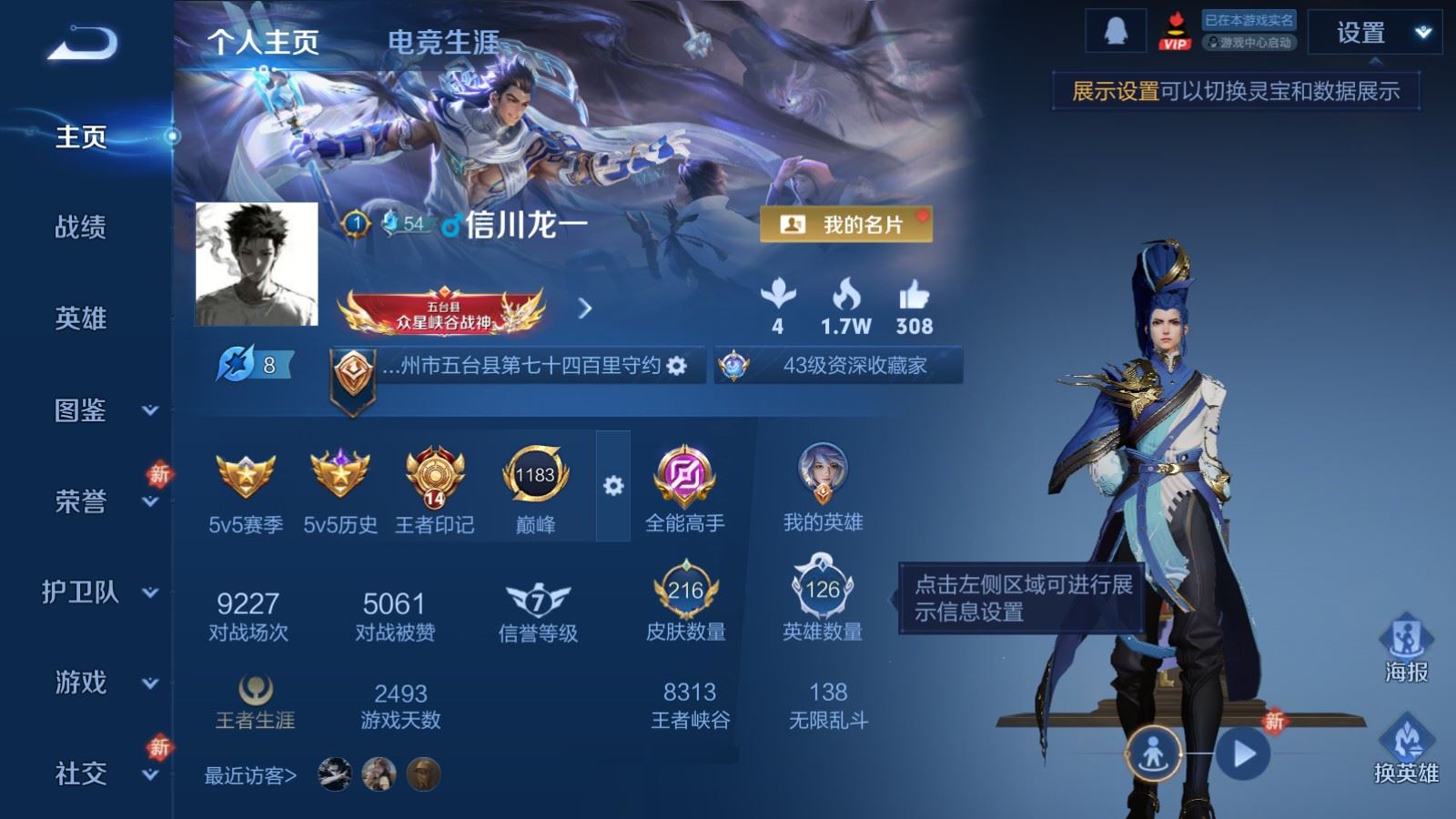This screenshot has width=1456, height=819.
Task: 打开"最近访客"列表
Action: 250,775
